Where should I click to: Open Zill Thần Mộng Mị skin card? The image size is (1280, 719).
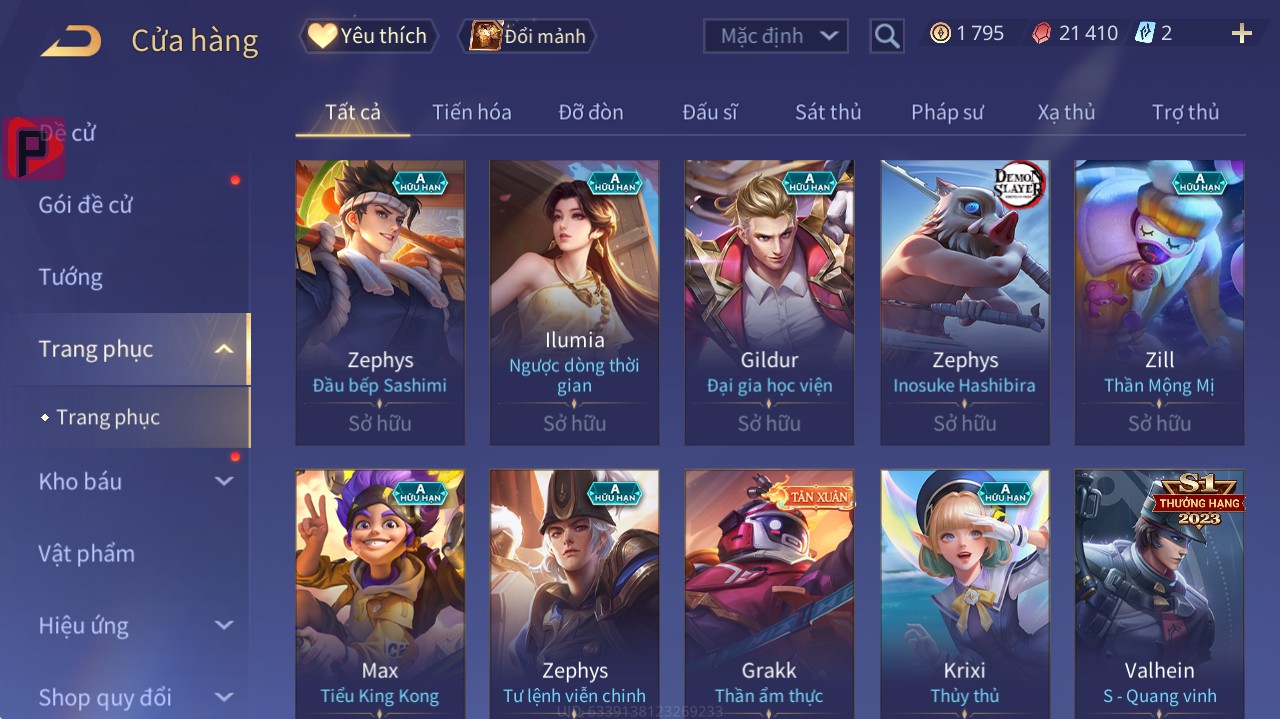coord(1159,300)
